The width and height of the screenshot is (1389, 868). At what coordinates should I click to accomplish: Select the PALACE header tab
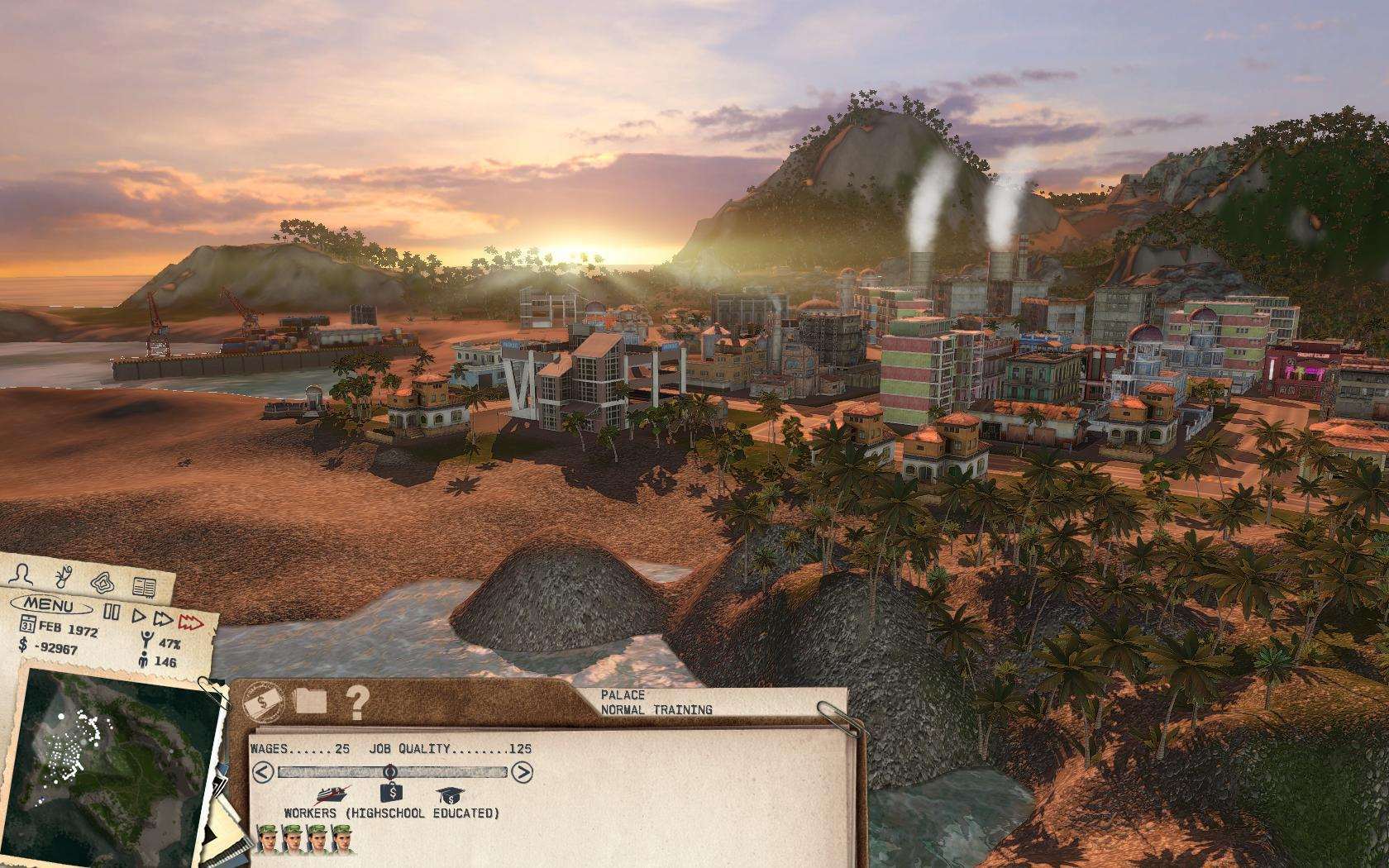626,697
